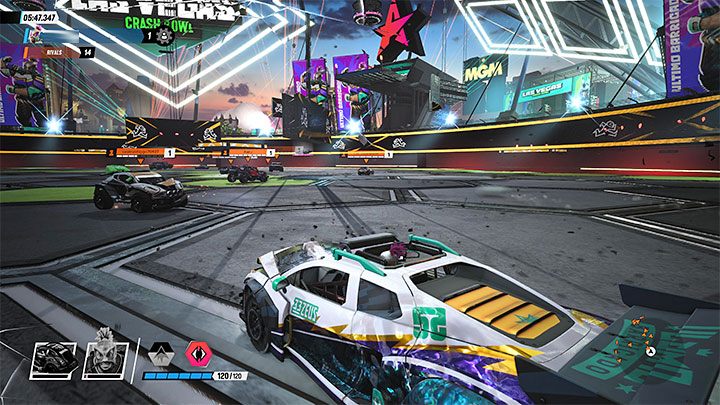Select the car portrait in the HUD
Viewport: 720px width, 405px height.
(54, 360)
